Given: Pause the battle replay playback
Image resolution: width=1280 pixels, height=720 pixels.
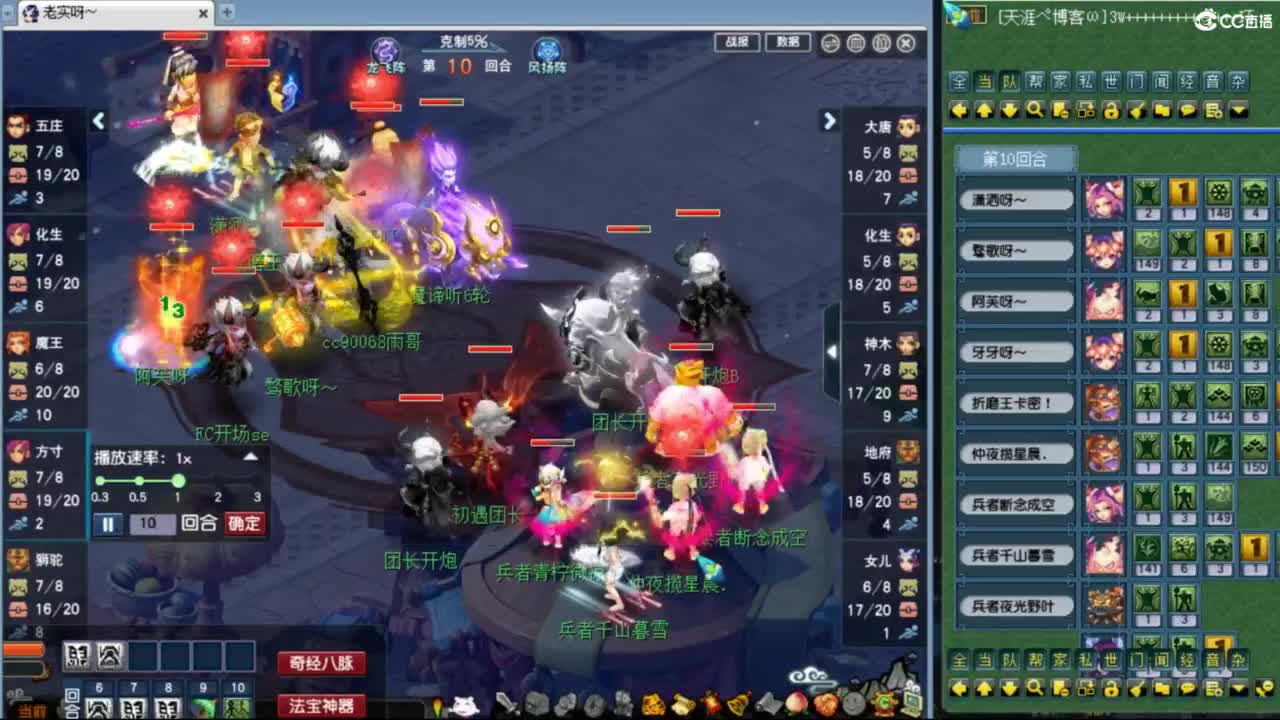Looking at the screenshot, I should click(x=108, y=523).
